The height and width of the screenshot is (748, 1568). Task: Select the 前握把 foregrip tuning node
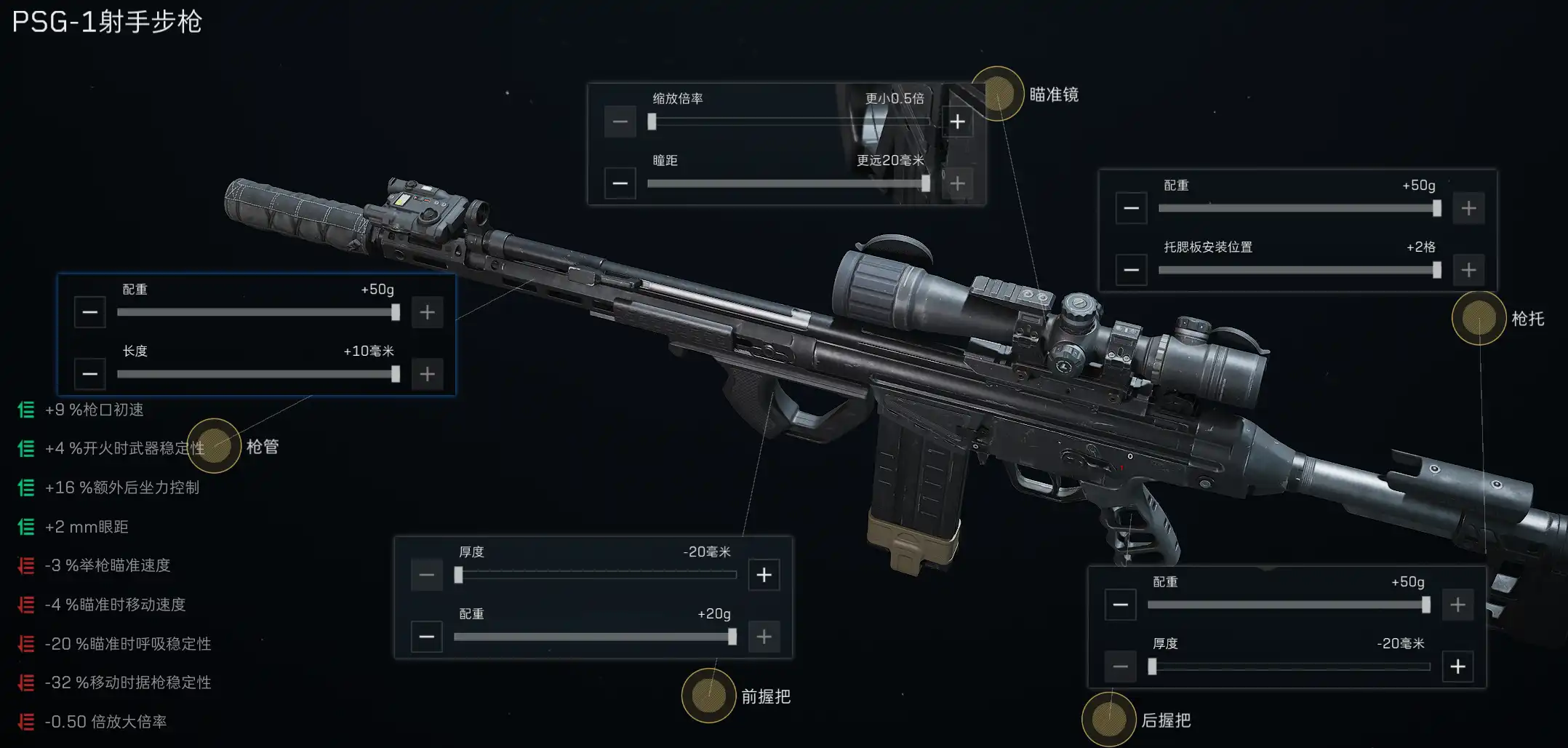(x=708, y=696)
